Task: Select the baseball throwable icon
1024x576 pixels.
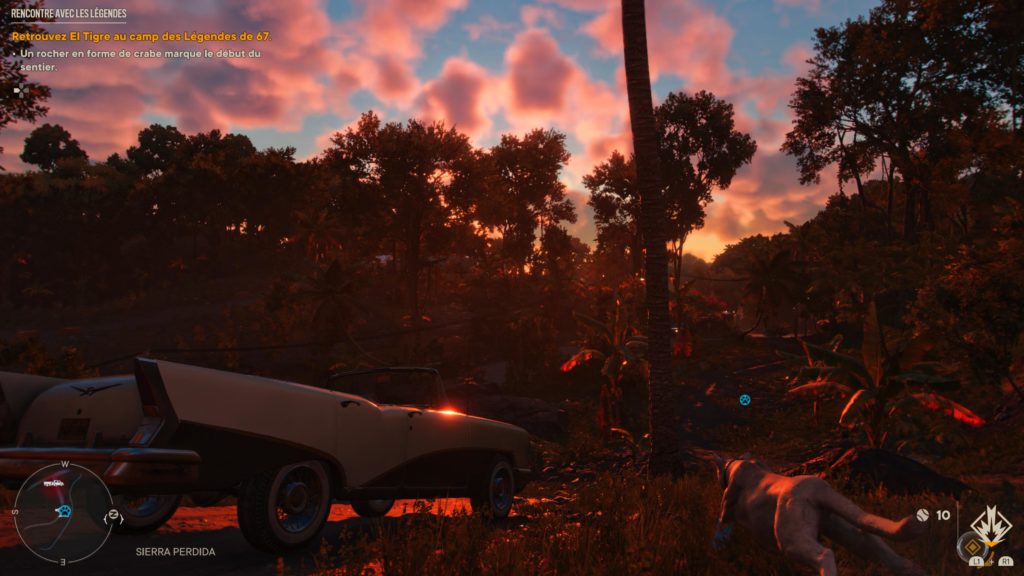Action: [x=923, y=515]
